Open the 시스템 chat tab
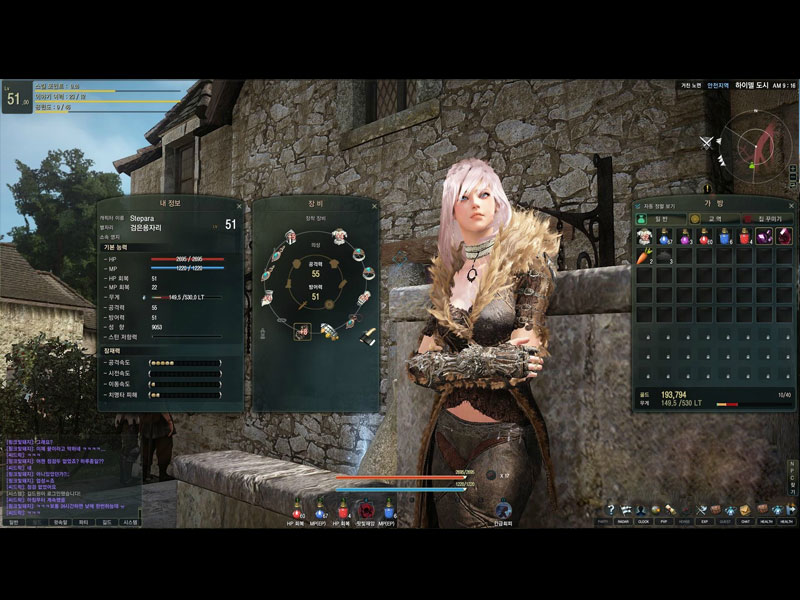 pyautogui.click(x=131, y=522)
